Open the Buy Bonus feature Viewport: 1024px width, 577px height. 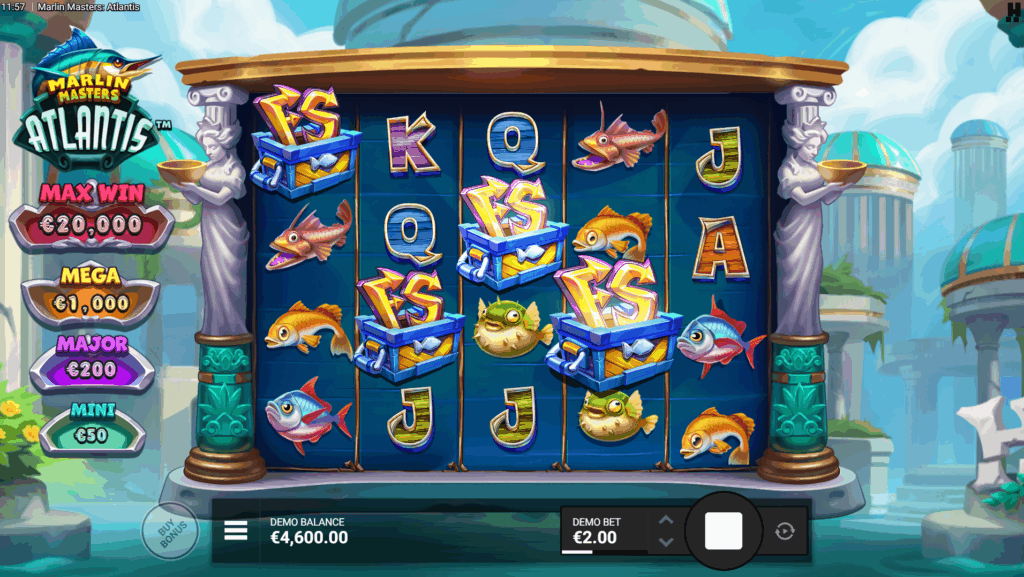(169, 530)
